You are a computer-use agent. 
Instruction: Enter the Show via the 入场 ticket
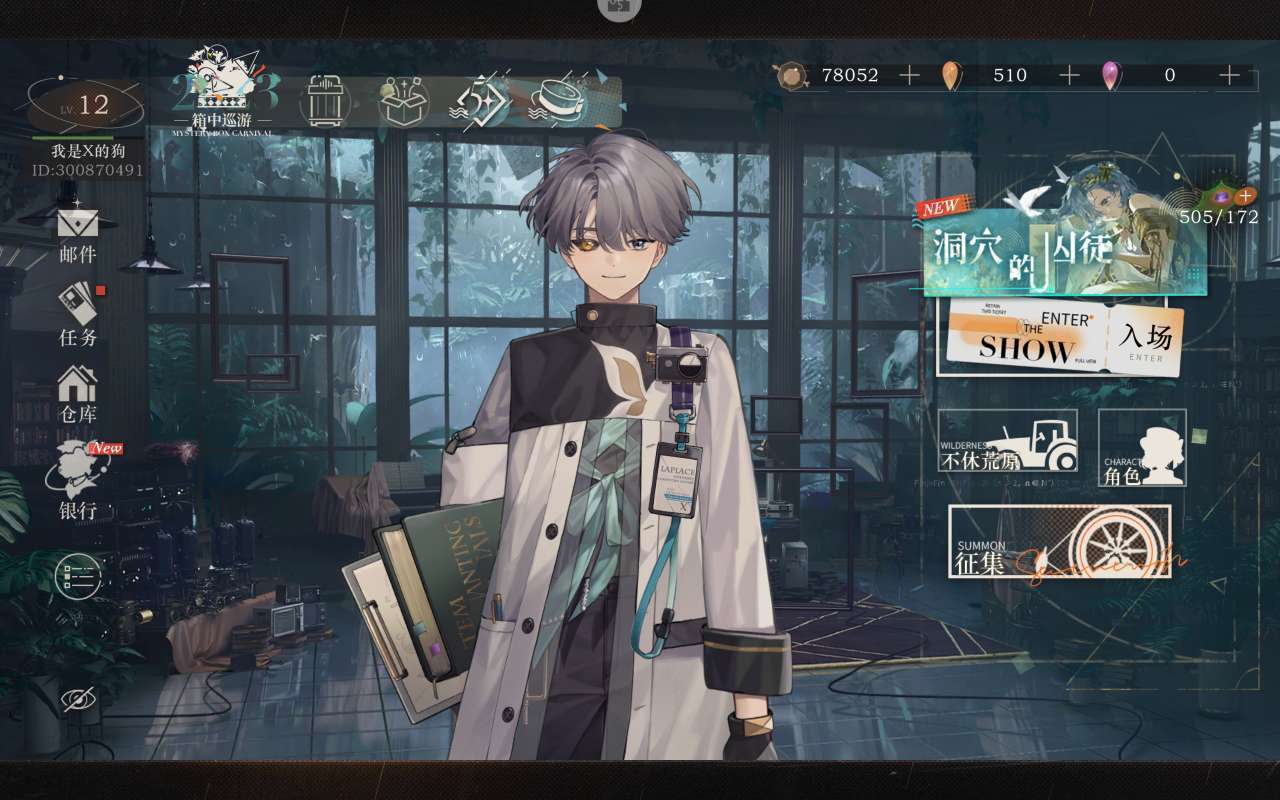tap(1060, 338)
